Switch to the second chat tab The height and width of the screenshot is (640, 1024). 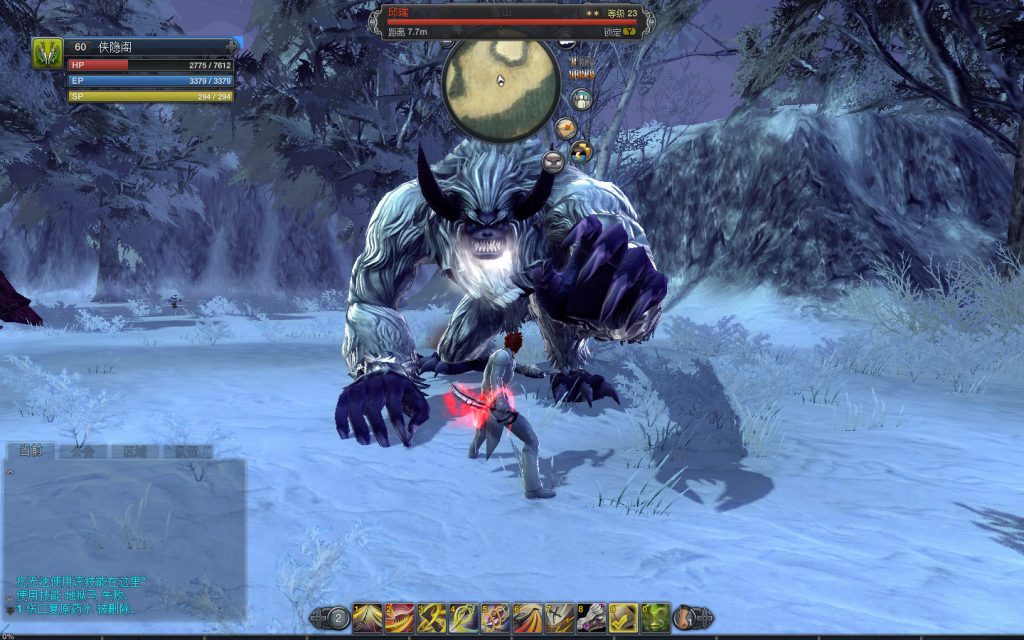coord(82,451)
